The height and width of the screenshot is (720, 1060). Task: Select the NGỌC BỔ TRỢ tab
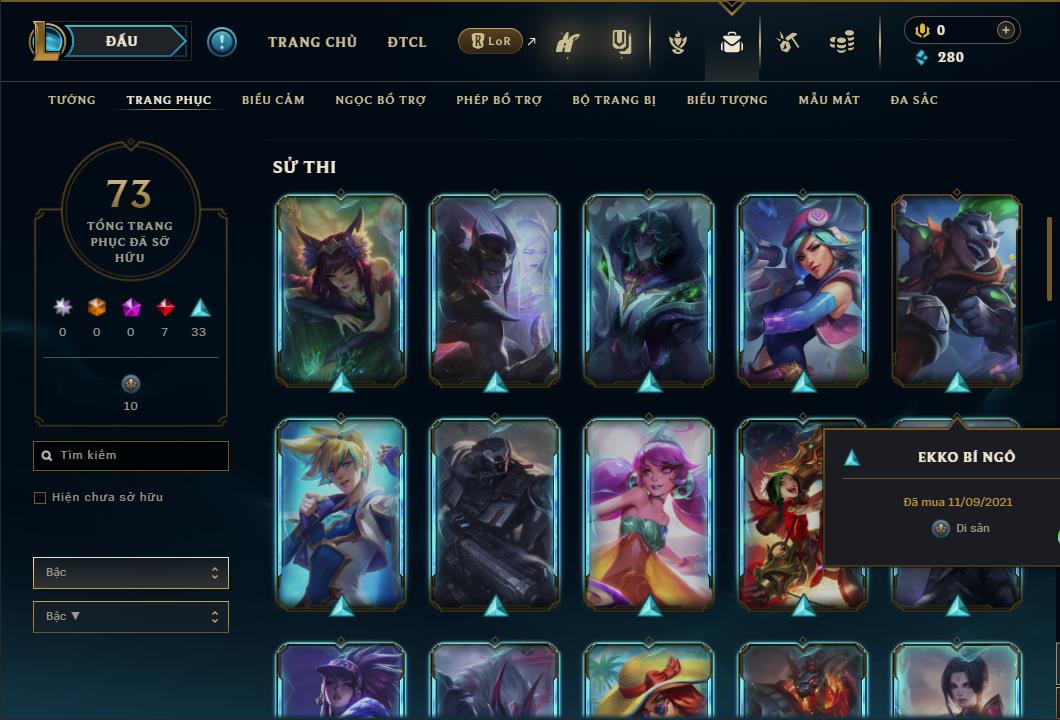pos(380,100)
